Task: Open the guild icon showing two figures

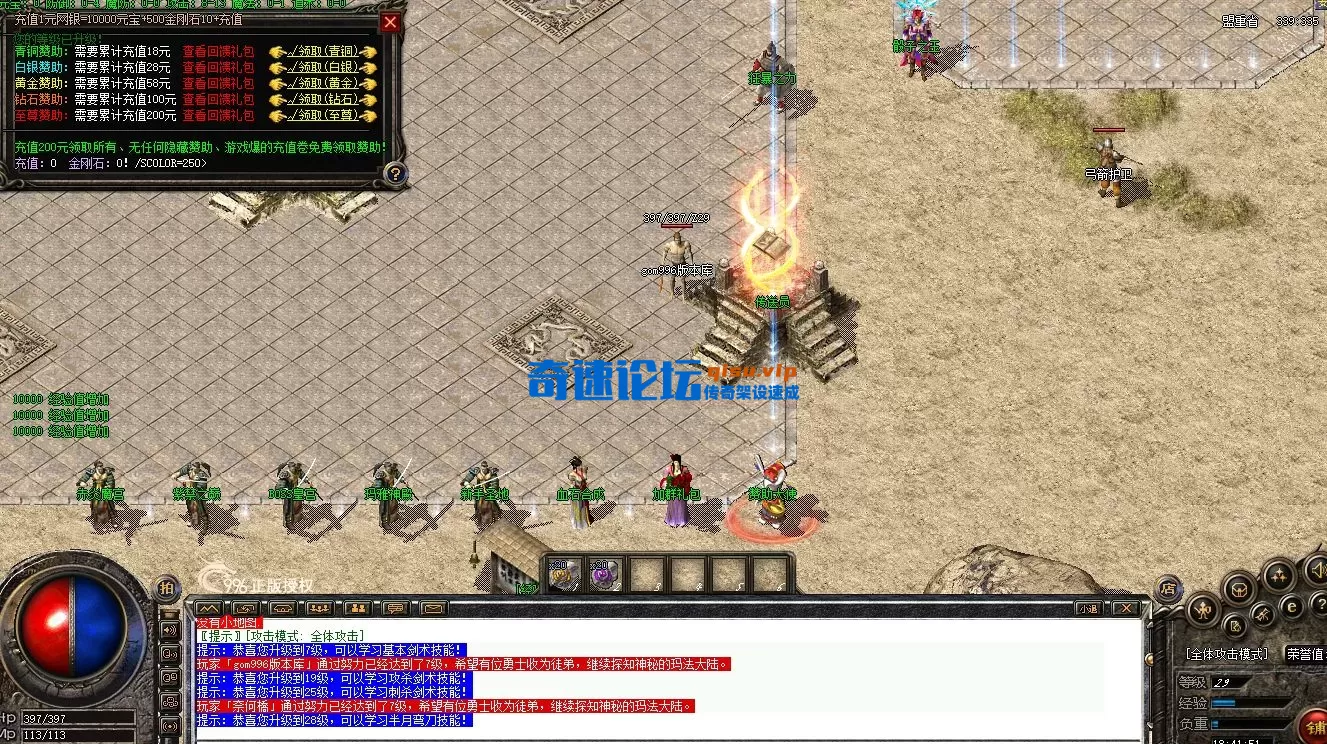Action: pyautogui.click(x=357, y=608)
